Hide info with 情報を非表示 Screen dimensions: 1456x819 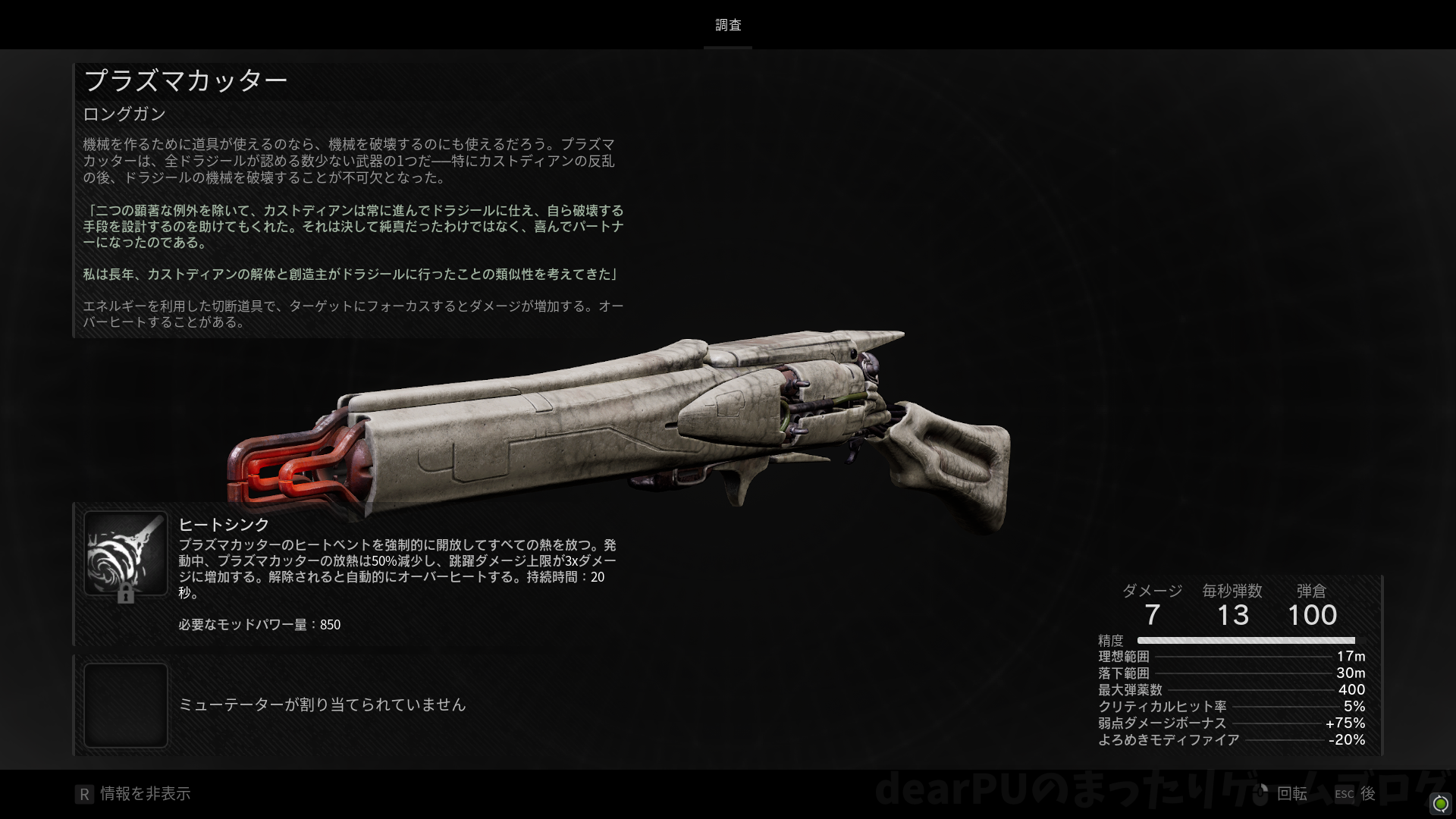(x=133, y=794)
